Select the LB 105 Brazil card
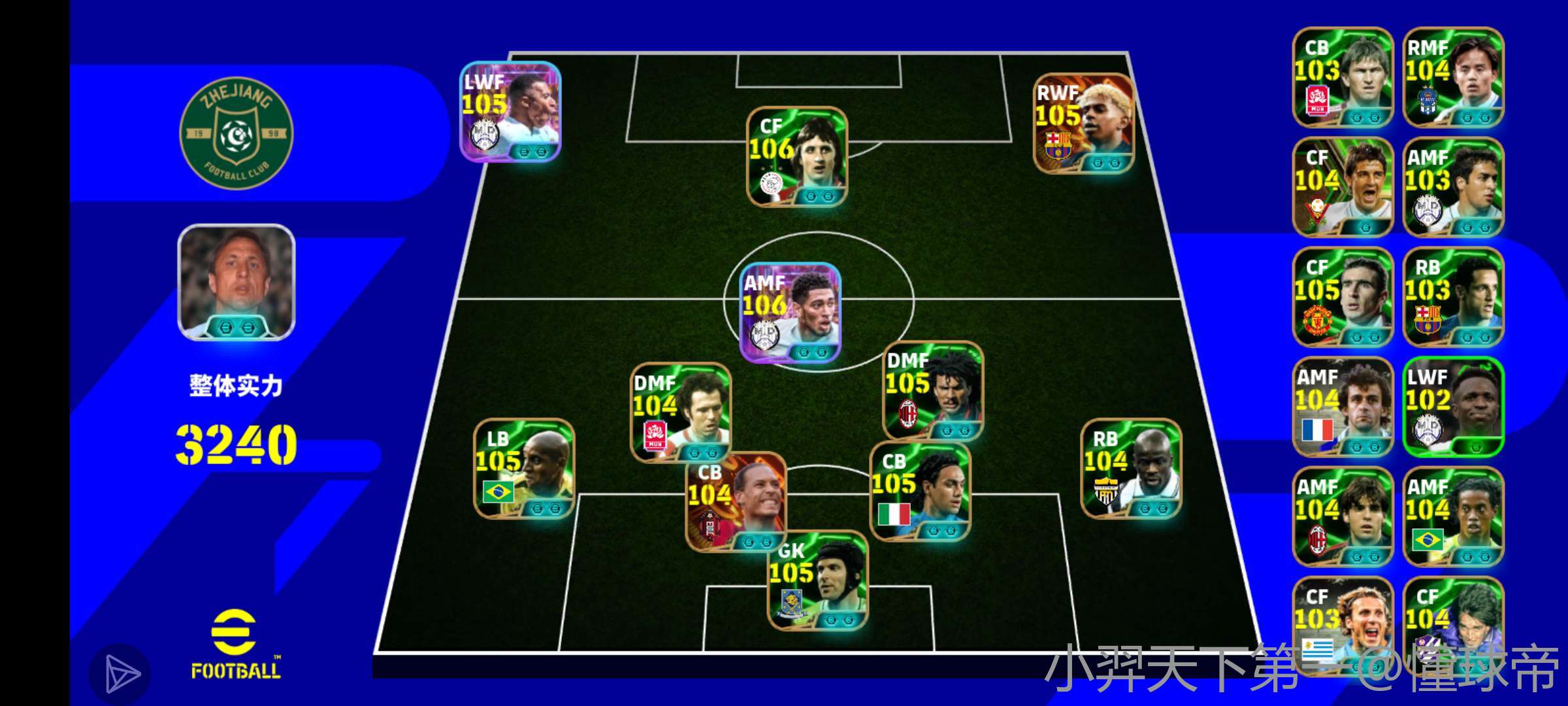Screen dimensions: 1568x706 pos(524,469)
